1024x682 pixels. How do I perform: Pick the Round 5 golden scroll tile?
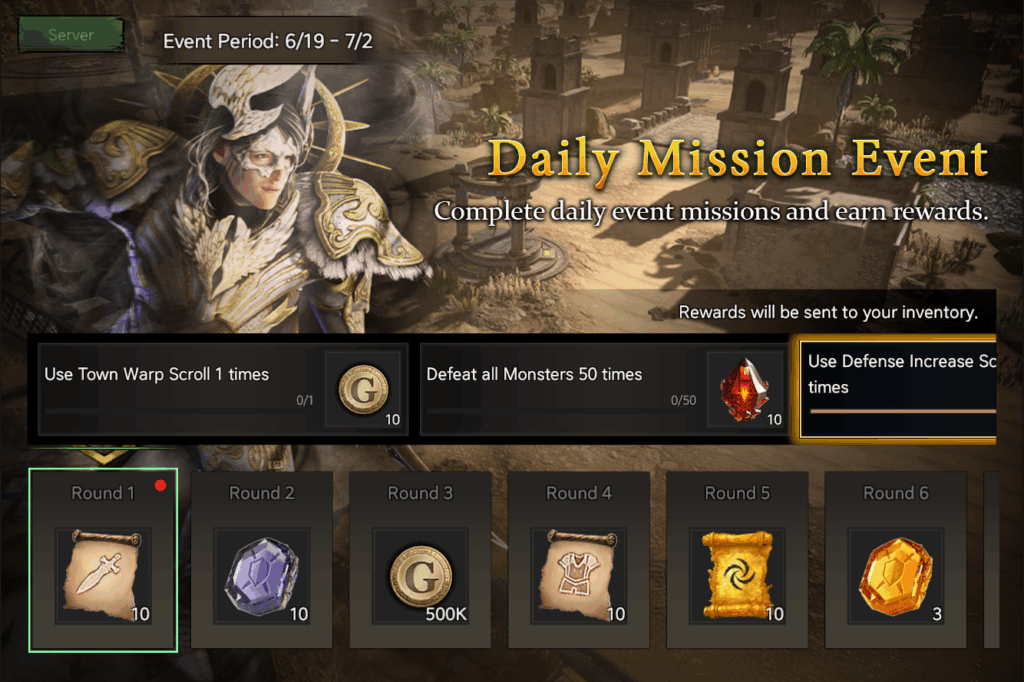coord(737,560)
